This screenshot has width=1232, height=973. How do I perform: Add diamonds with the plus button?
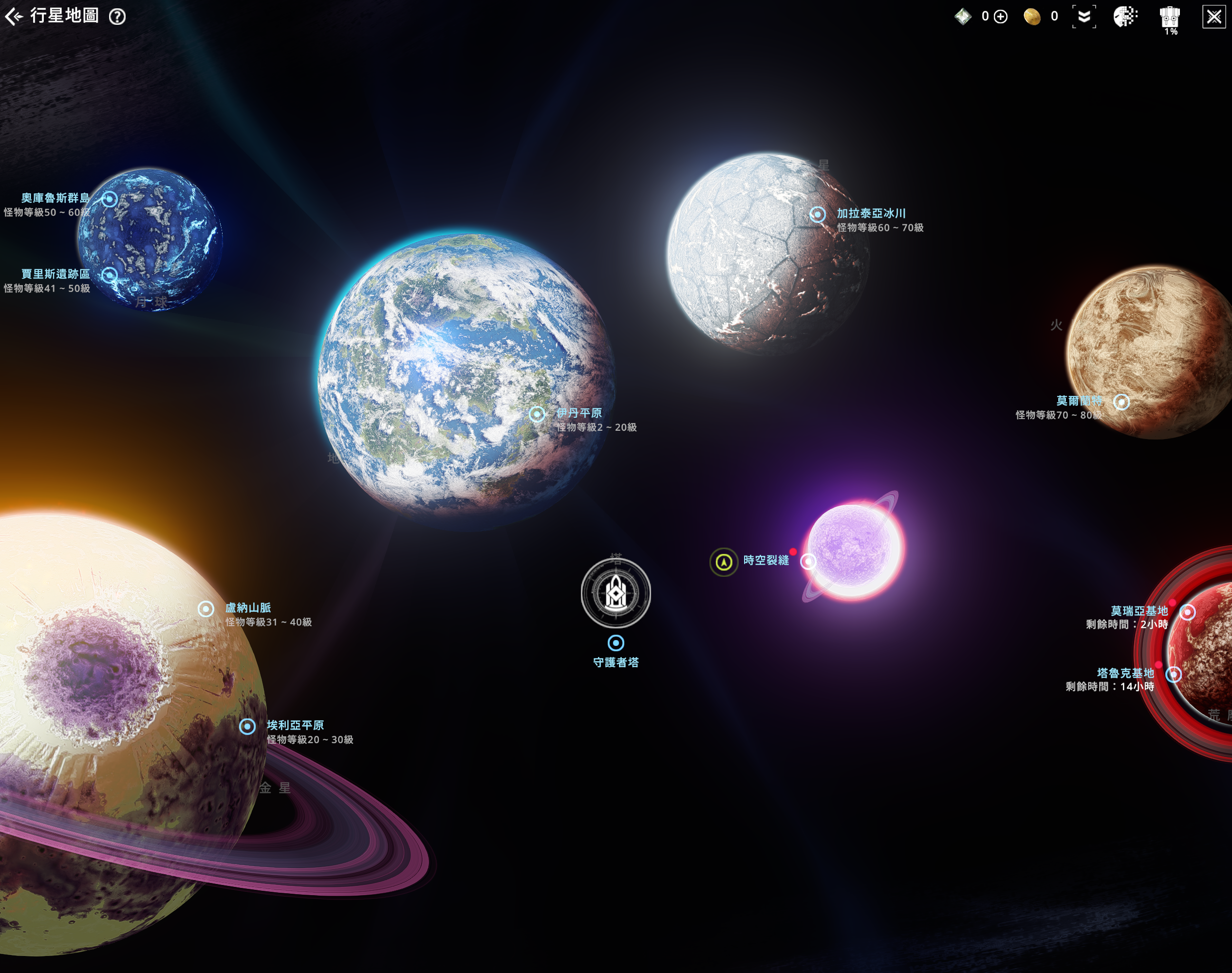tap(1001, 17)
